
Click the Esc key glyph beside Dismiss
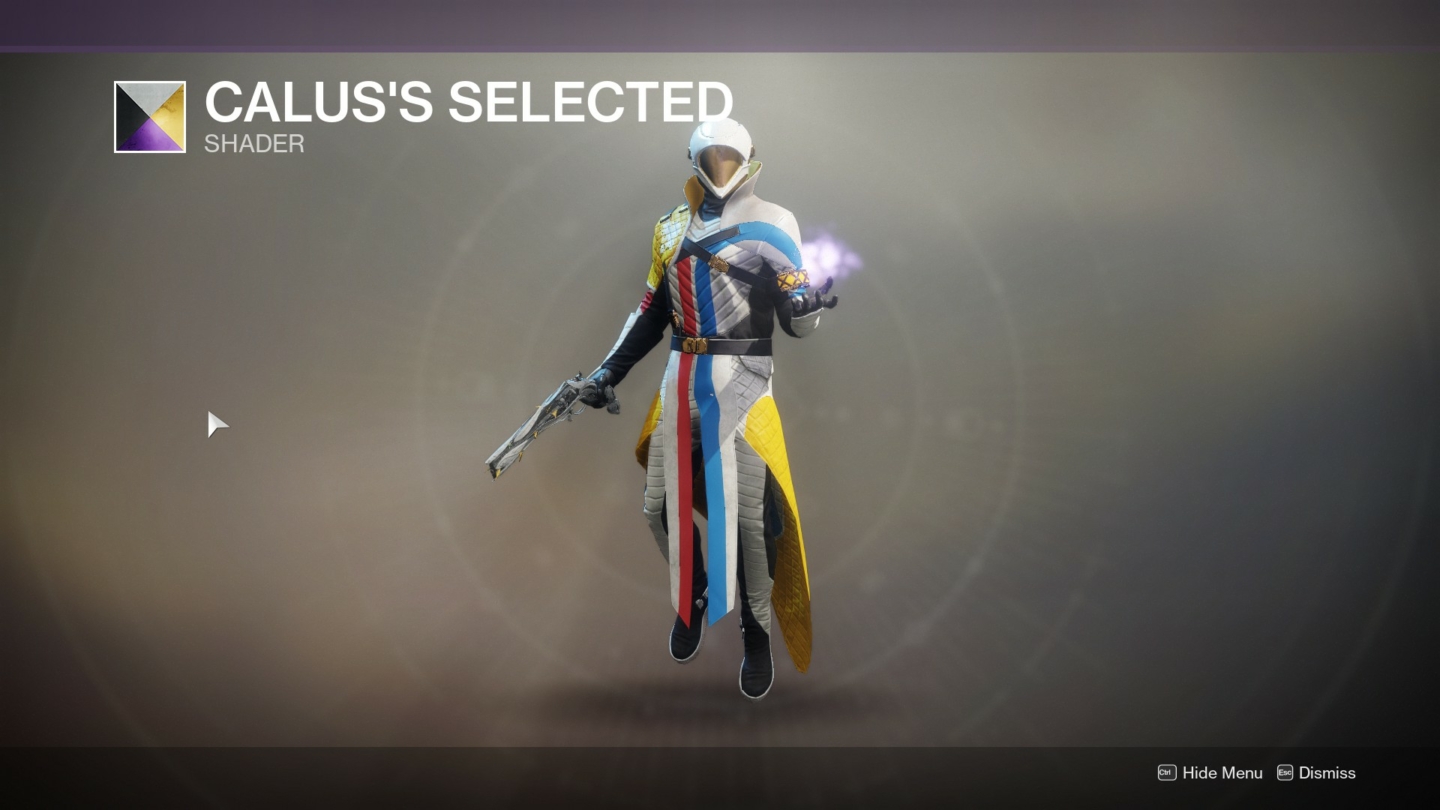(x=1283, y=773)
